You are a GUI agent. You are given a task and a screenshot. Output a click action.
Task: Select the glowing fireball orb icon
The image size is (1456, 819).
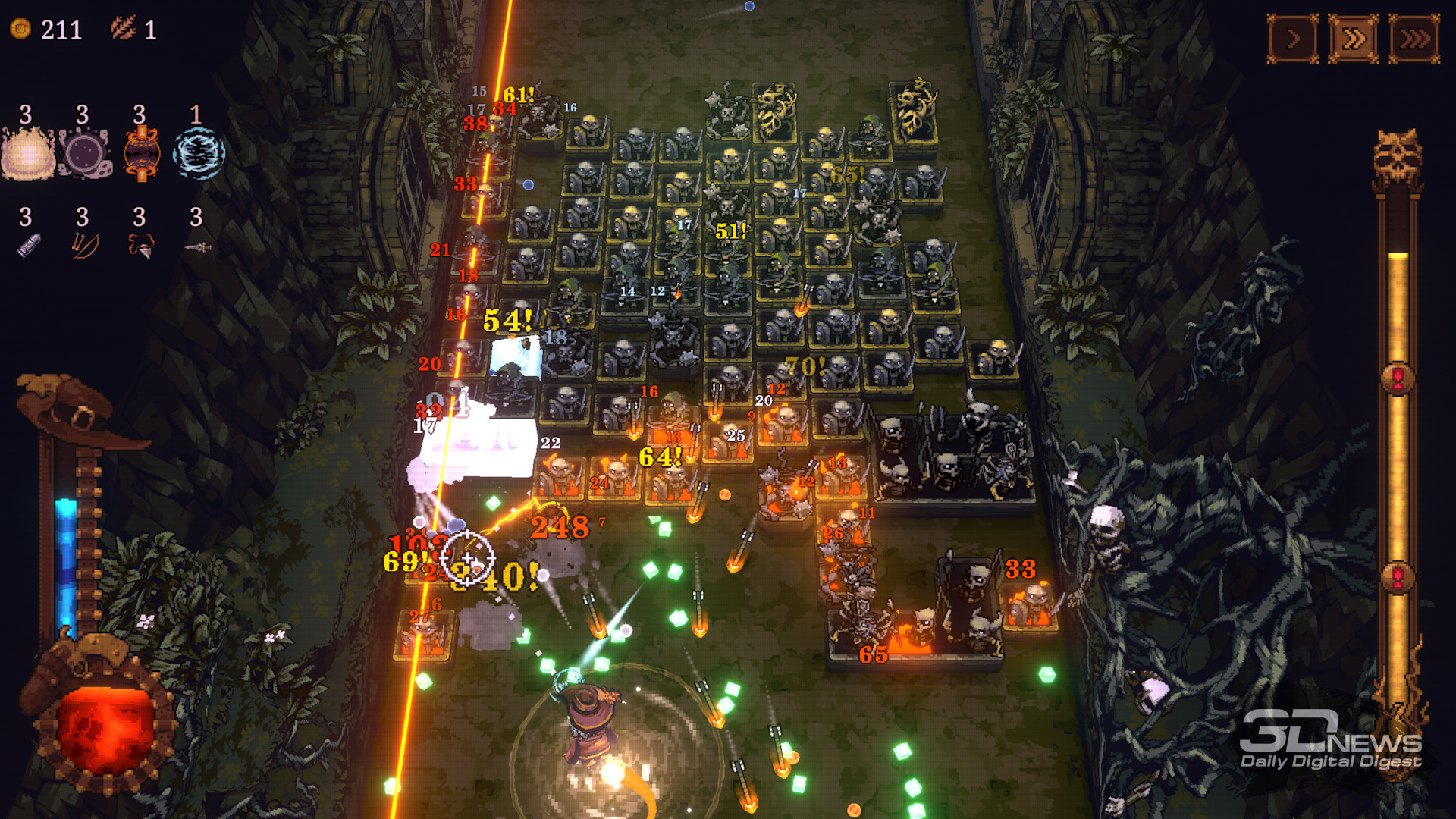[28, 155]
